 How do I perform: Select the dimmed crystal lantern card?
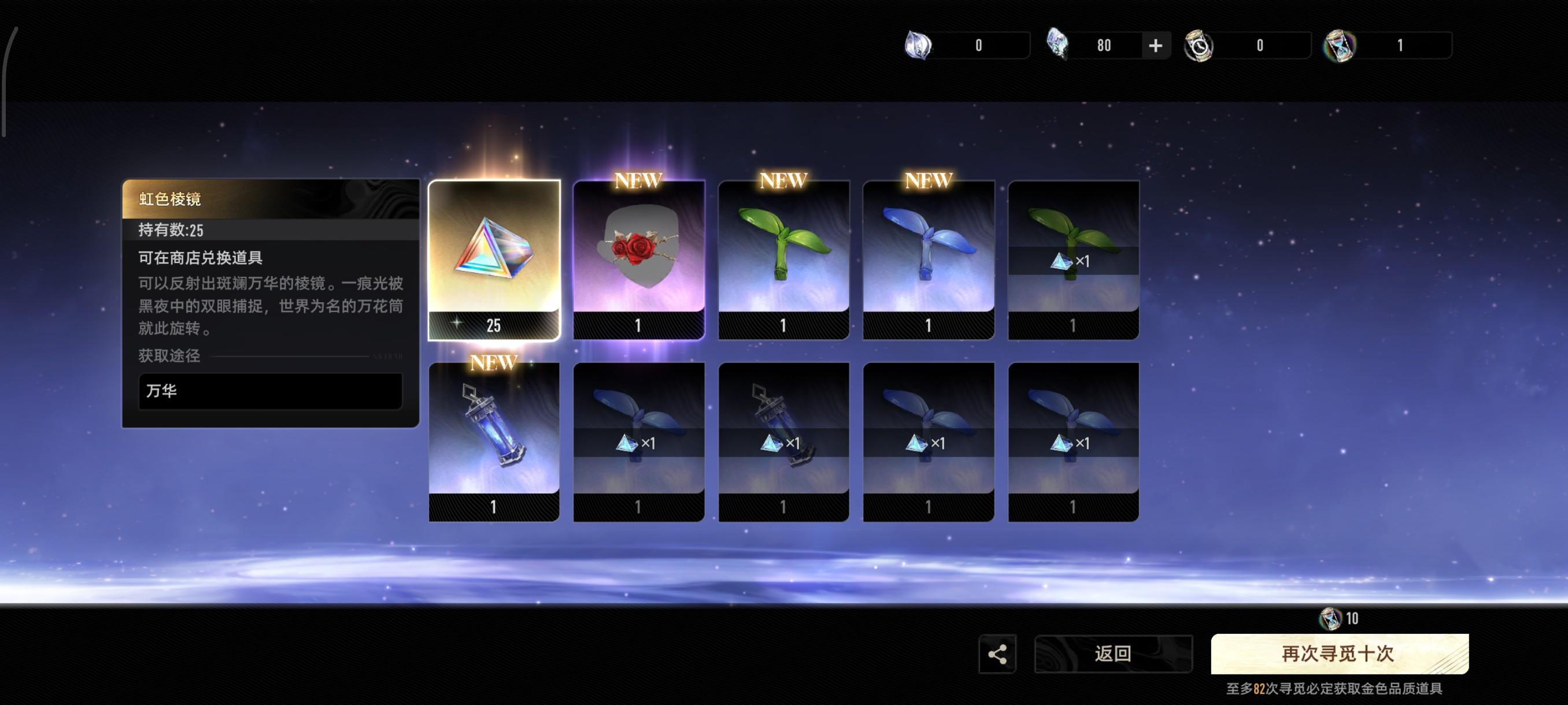pos(783,441)
